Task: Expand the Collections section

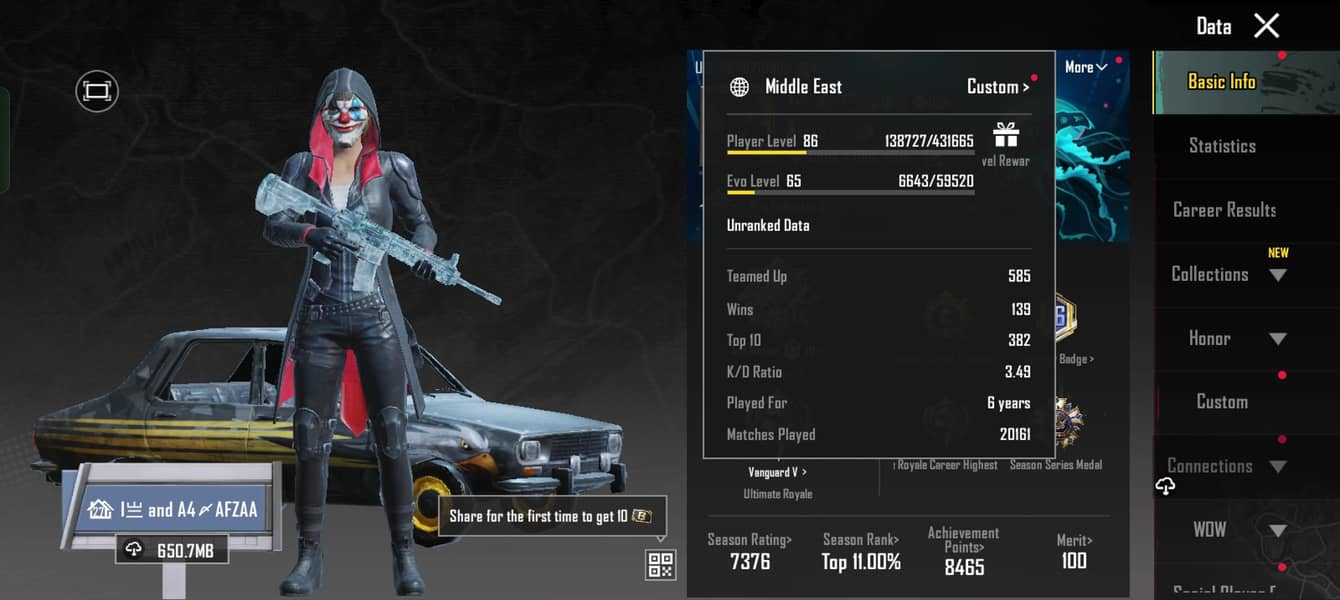Action: (x=1227, y=274)
